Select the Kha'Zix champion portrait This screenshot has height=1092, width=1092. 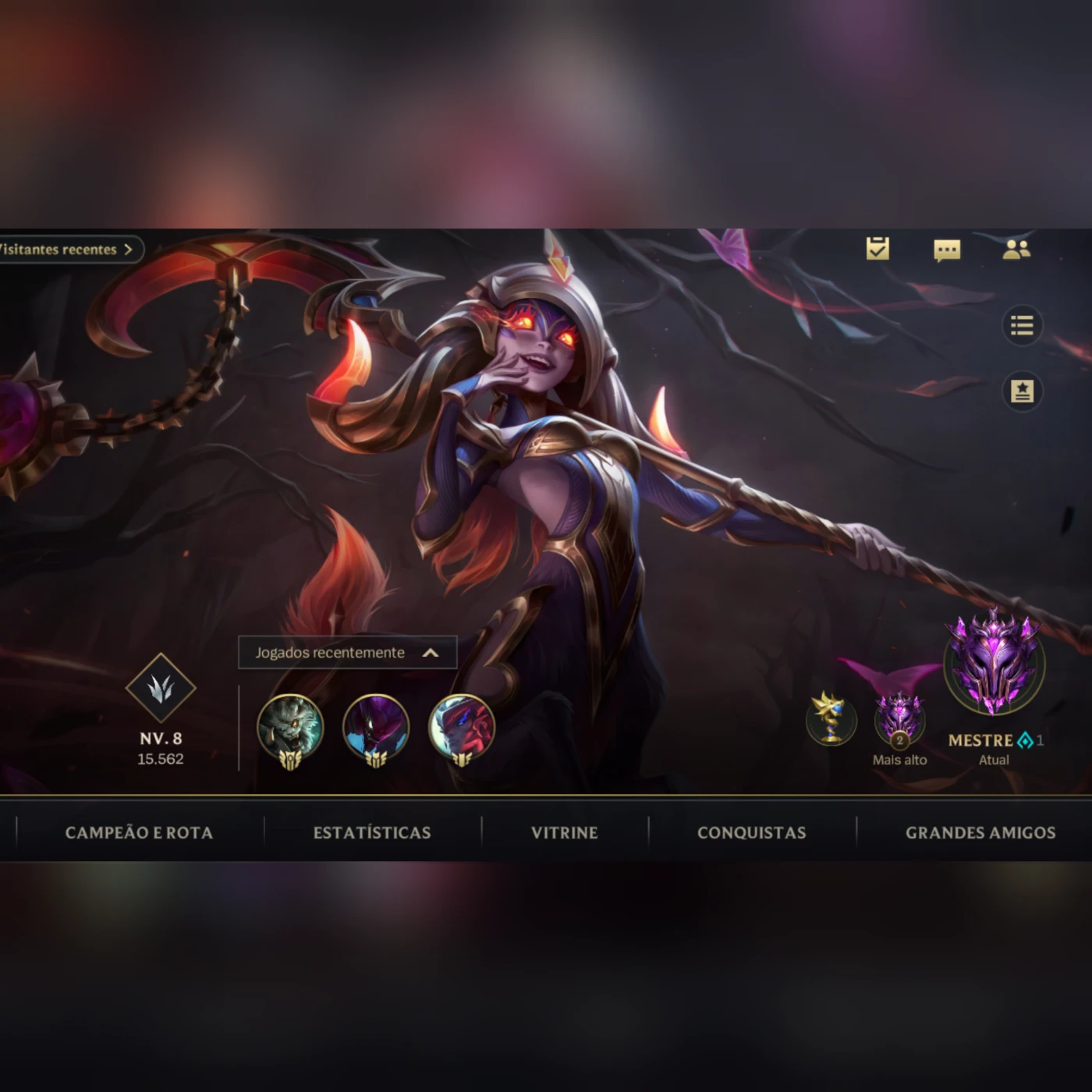point(377,727)
